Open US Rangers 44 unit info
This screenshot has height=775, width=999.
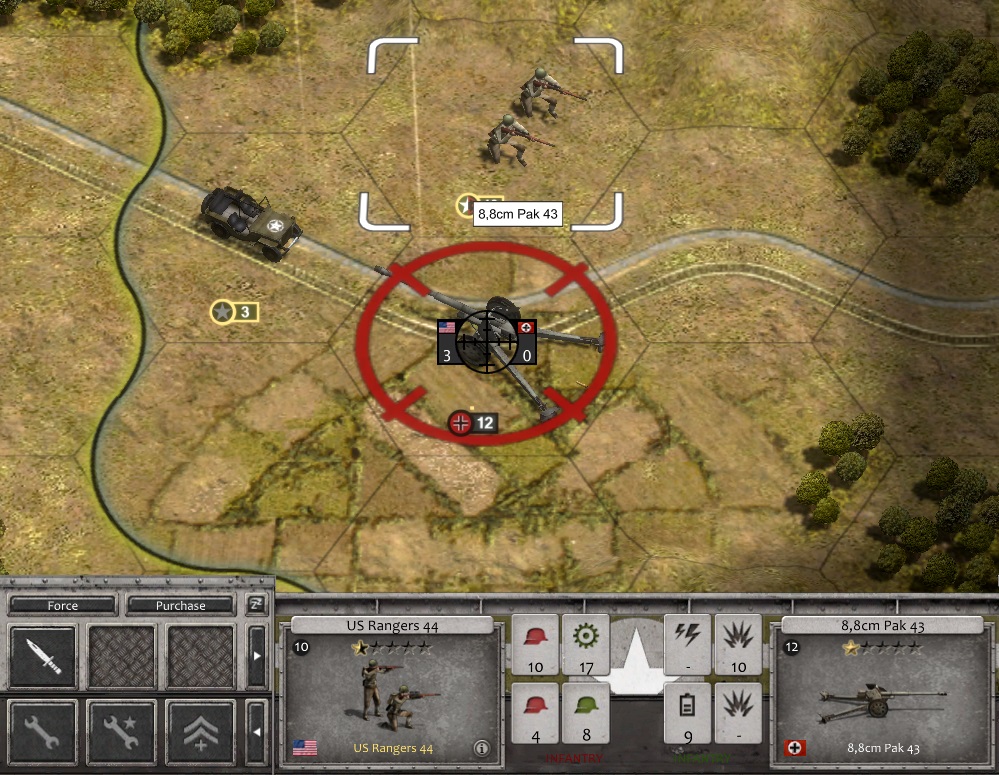tap(481, 747)
